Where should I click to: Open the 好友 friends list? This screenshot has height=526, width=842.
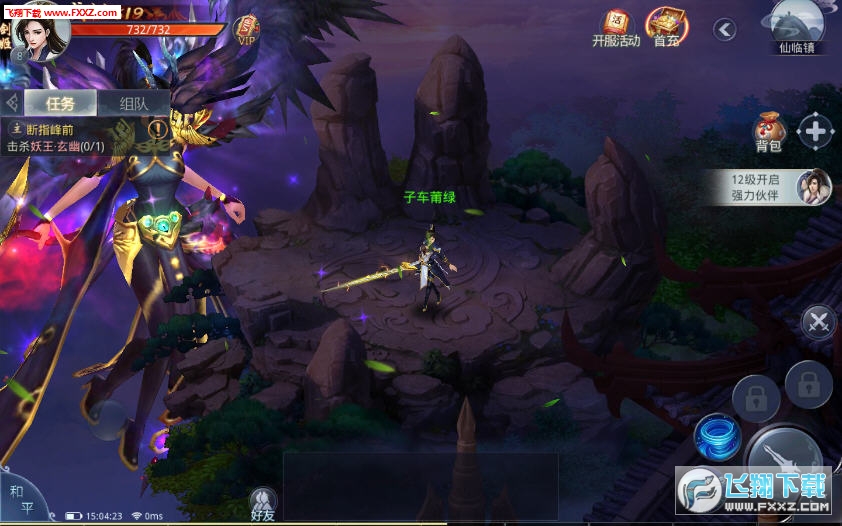tap(263, 505)
